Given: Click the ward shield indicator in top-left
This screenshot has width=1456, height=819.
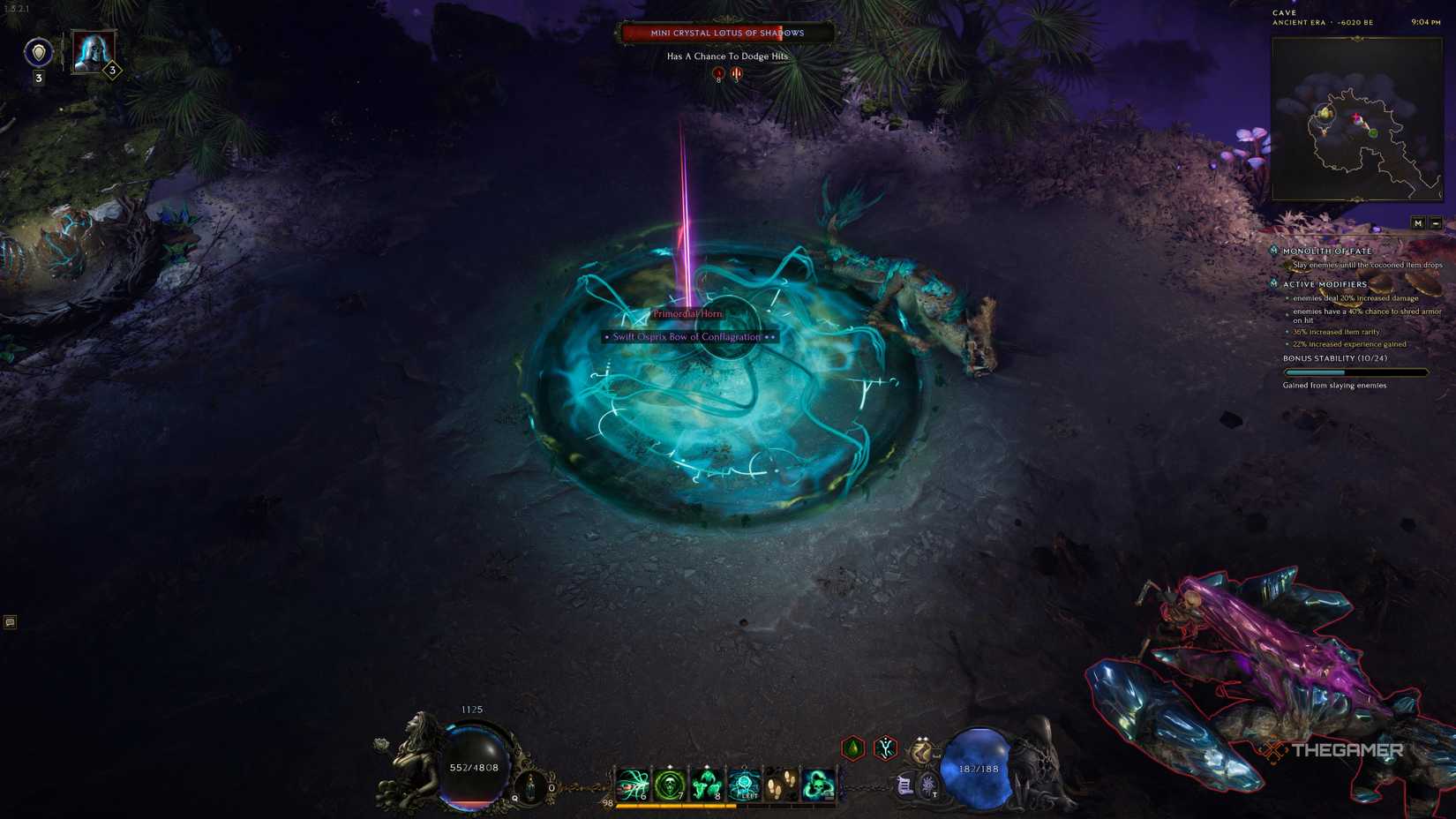Looking at the screenshot, I should [x=39, y=53].
